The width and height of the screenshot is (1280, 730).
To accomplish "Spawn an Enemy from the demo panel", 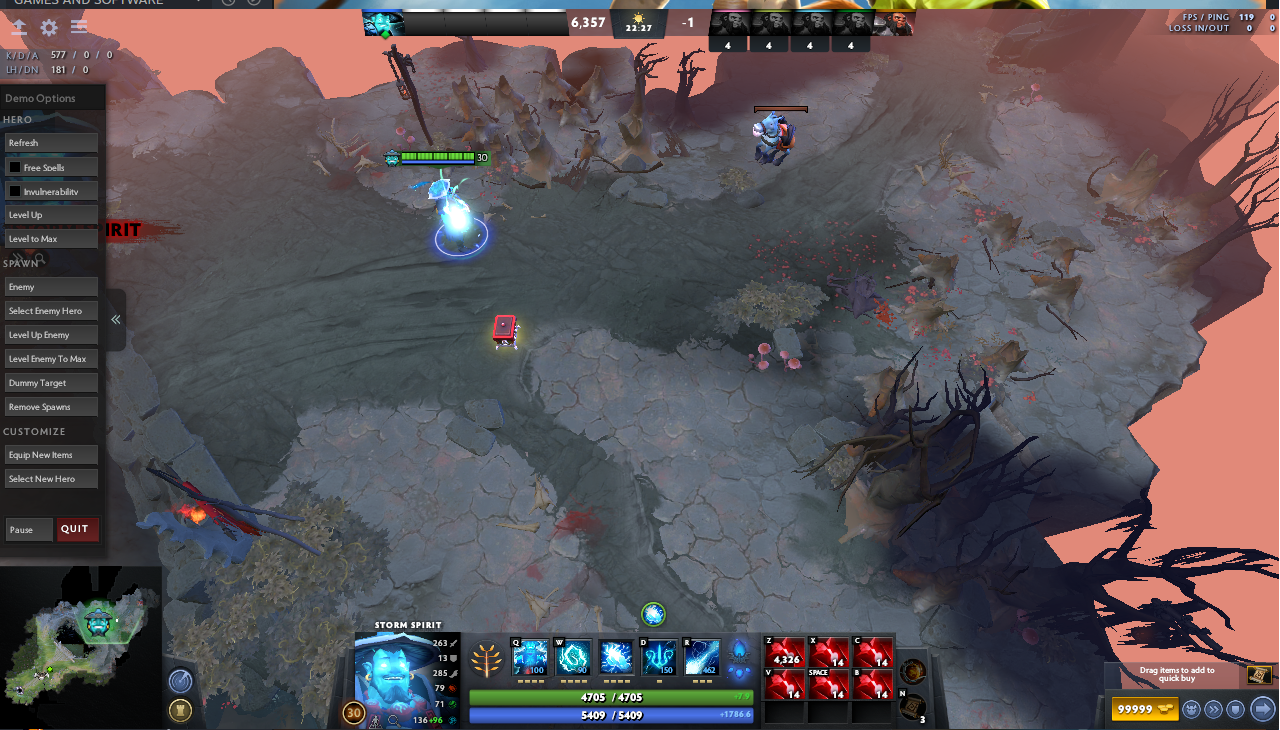I will point(51,287).
